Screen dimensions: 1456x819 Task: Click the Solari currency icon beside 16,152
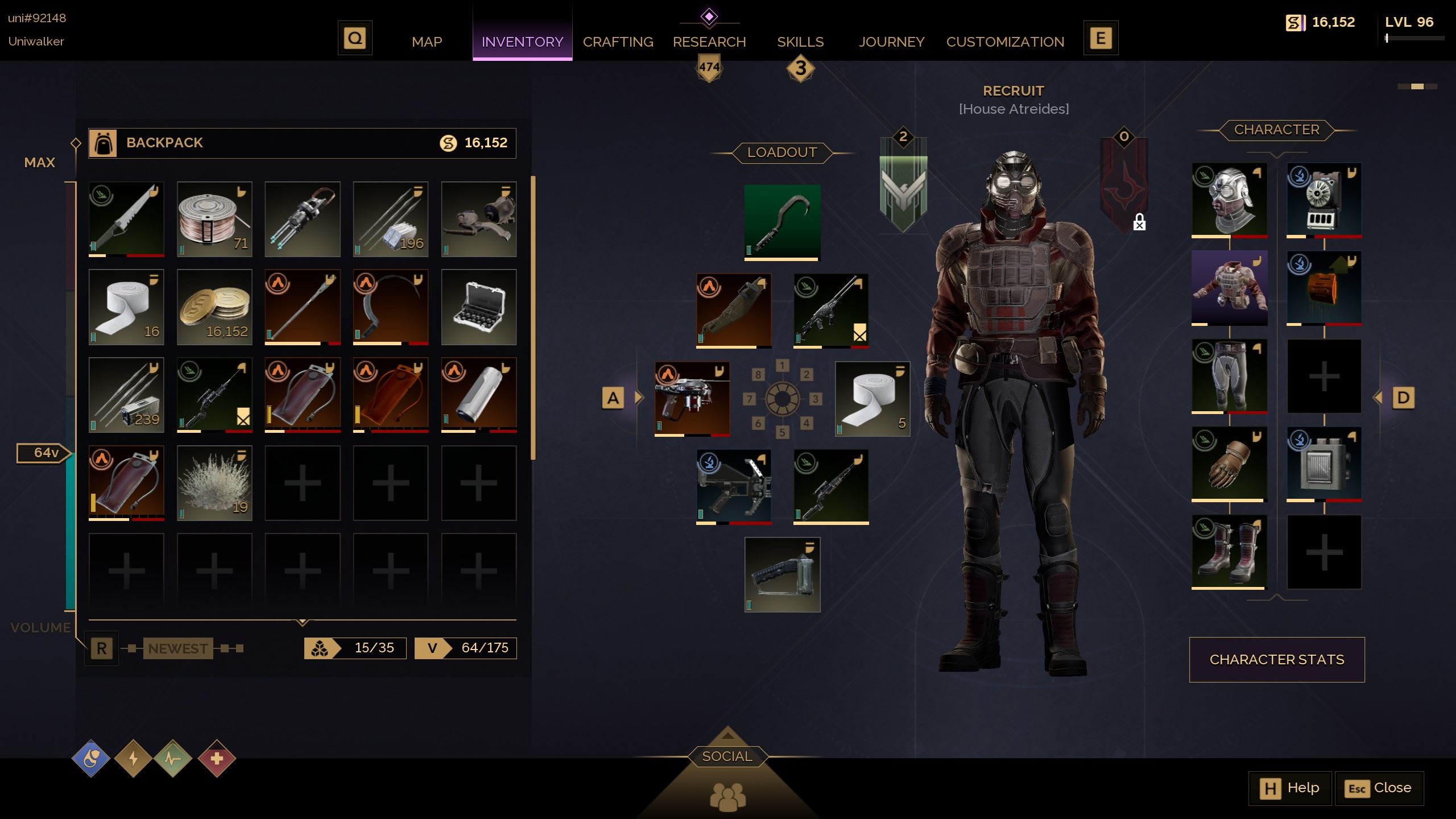tap(447, 143)
